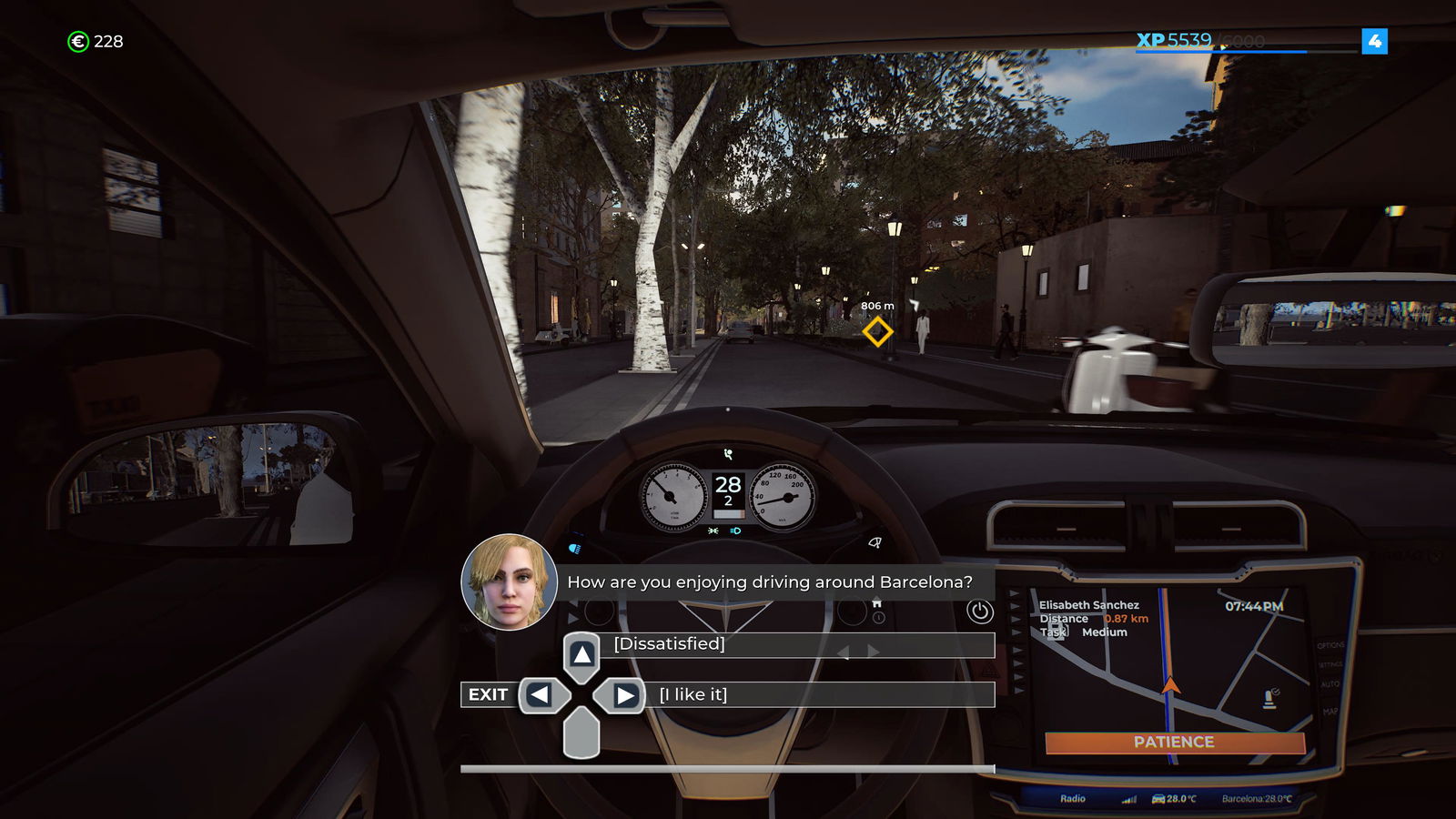Select the yellow diamond destination waypoint
Viewport: 1456px width, 819px height.
877,331
